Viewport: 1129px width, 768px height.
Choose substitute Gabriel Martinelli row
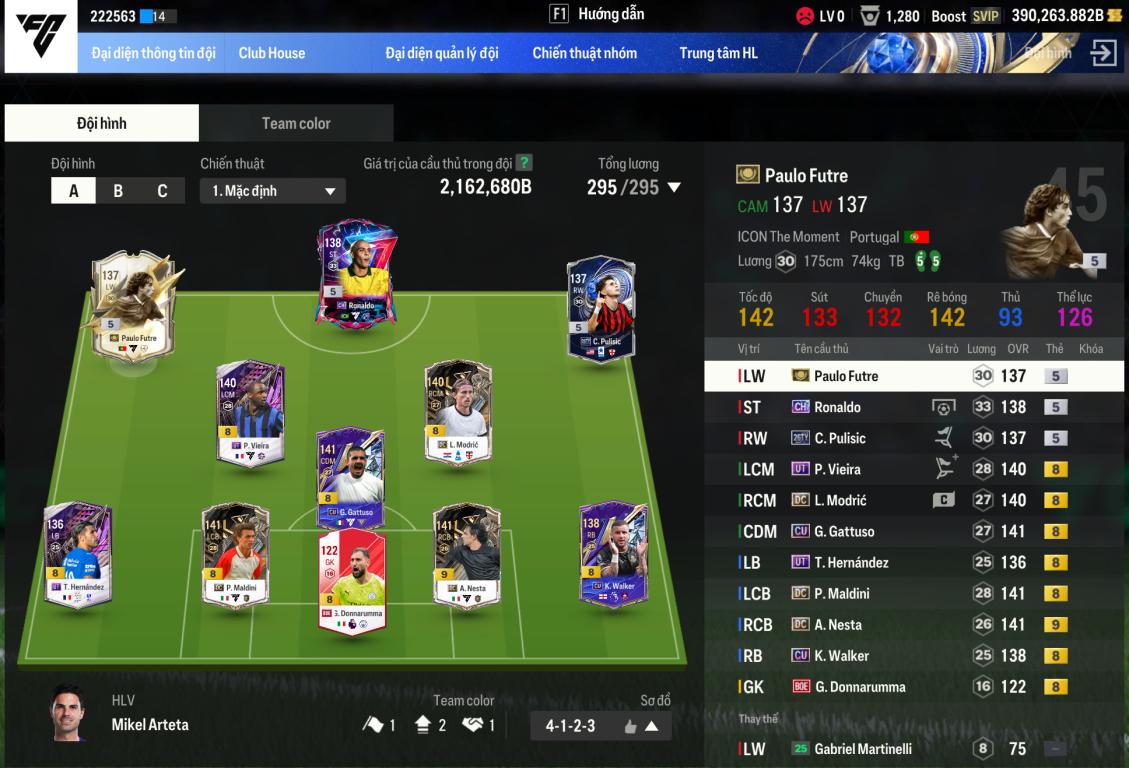pos(916,749)
